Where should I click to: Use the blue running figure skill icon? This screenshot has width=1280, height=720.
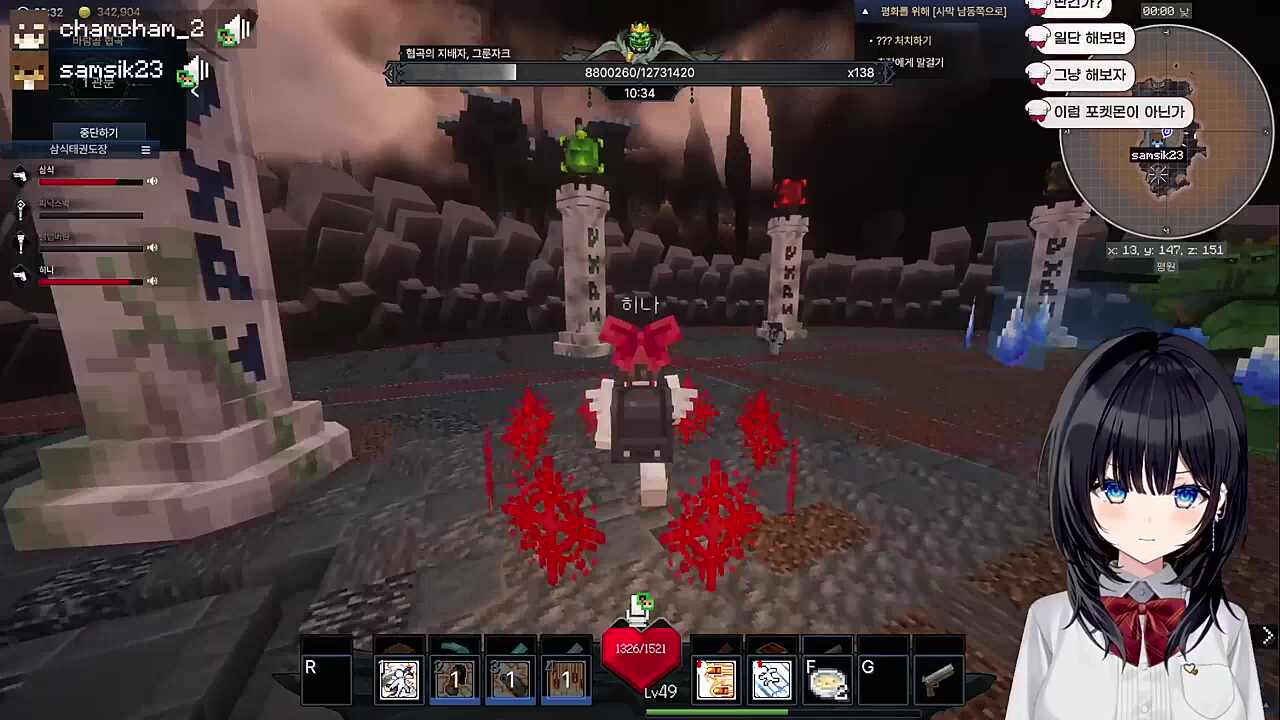pyautogui.click(x=771, y=680)
